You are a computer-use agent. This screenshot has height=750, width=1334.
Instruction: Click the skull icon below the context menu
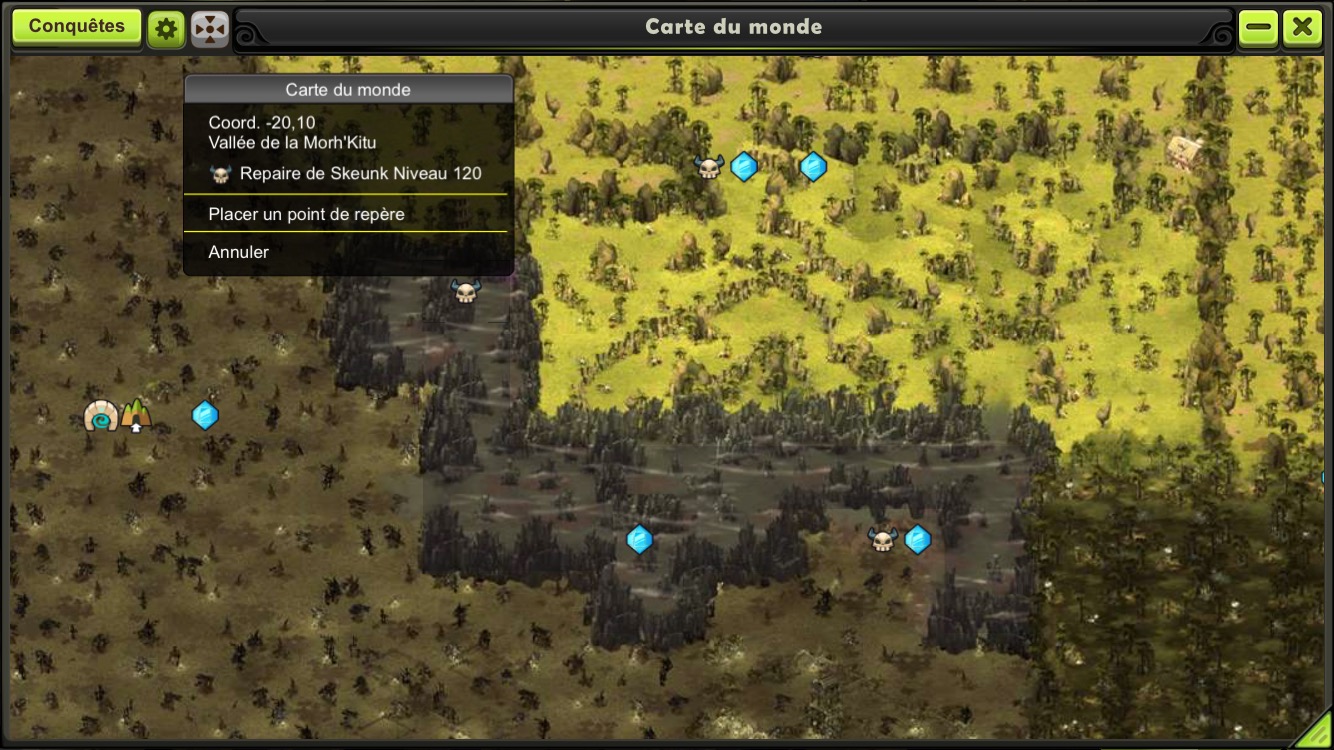point(465,289)
